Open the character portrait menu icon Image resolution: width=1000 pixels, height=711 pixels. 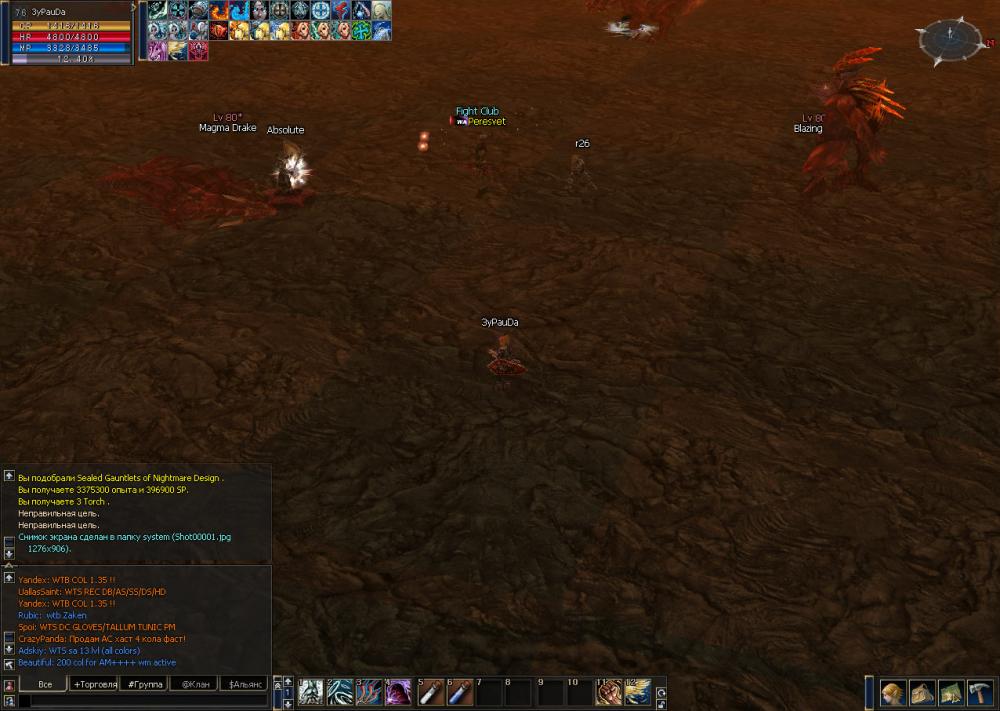point(893,692)
